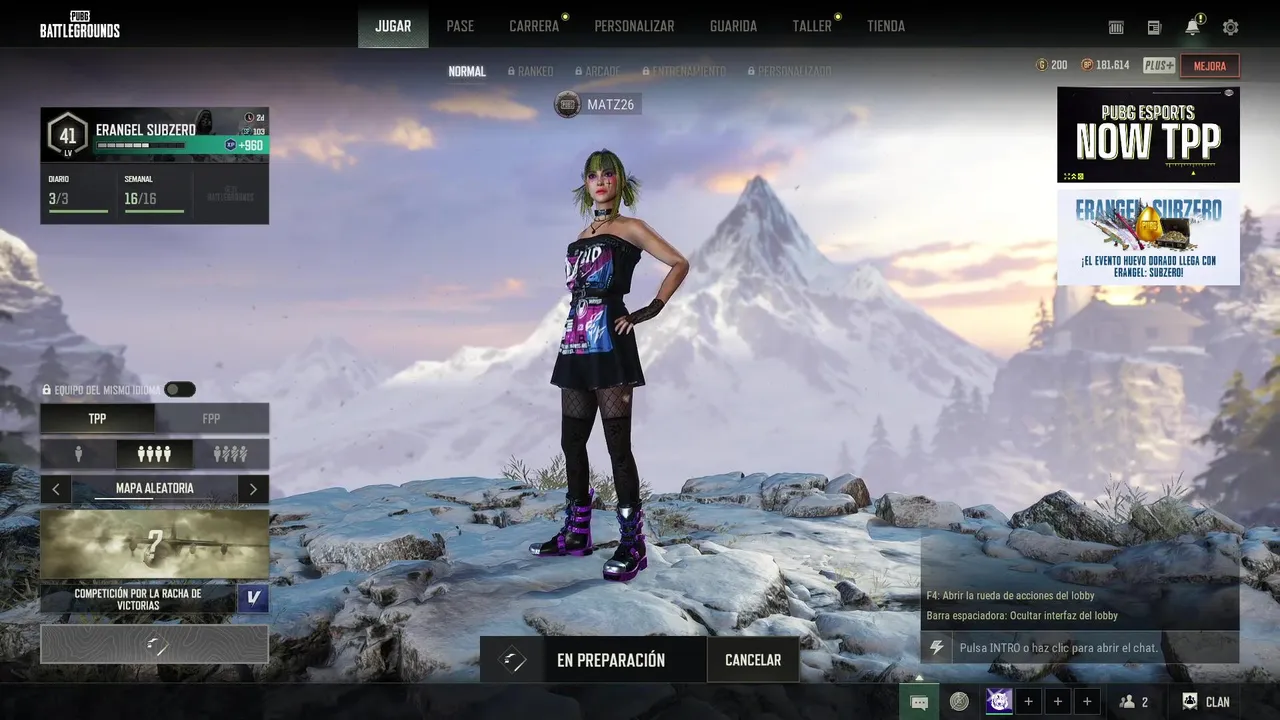Visit the Tienda store tab
Viewport: 1280px width, 720px height.
click(x=886, y=26)
